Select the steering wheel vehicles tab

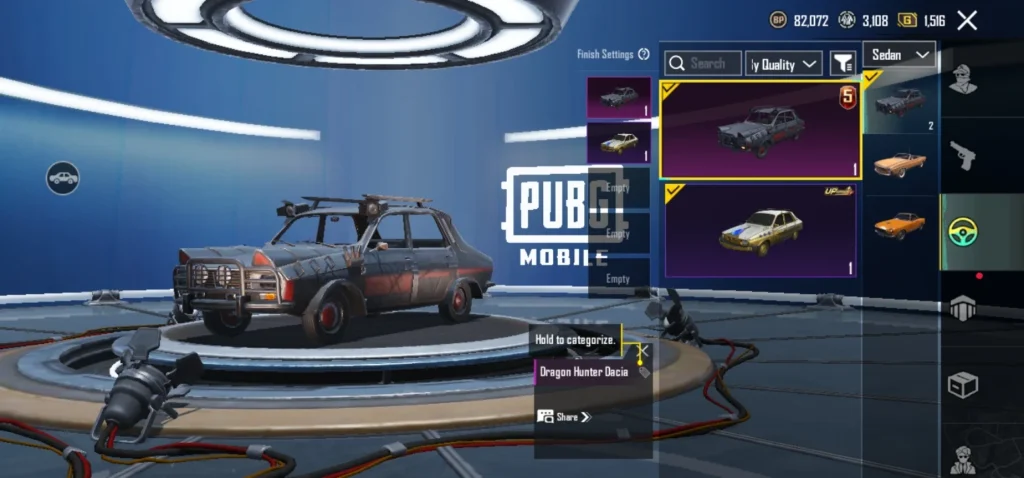pyautogui.click(x=962, y=232)
